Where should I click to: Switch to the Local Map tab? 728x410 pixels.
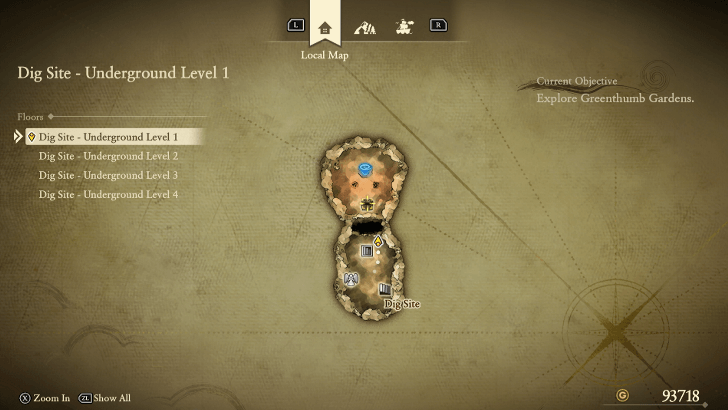324,27
